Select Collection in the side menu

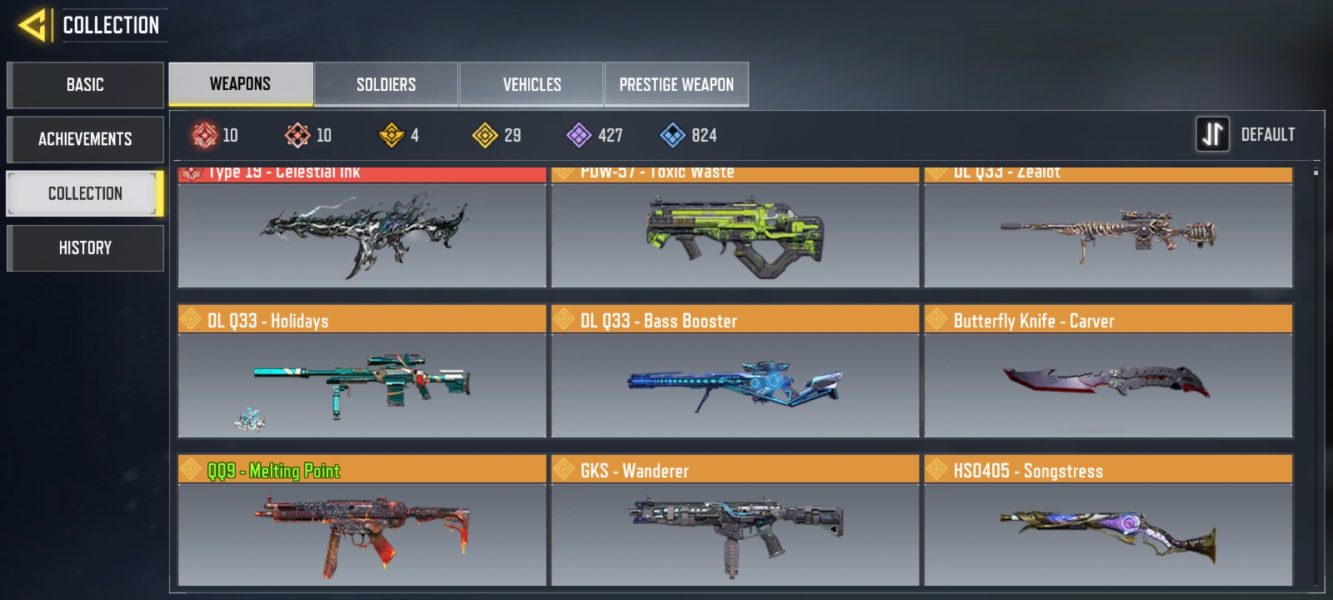(x=85, y=193)
